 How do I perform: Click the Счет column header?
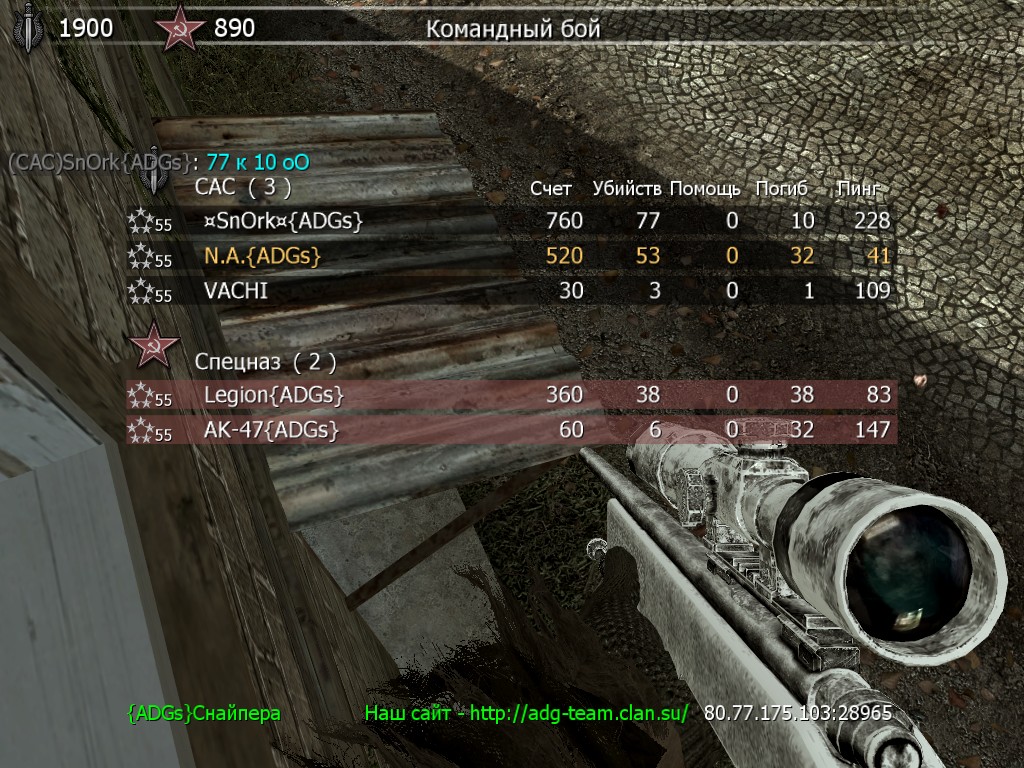551,188
